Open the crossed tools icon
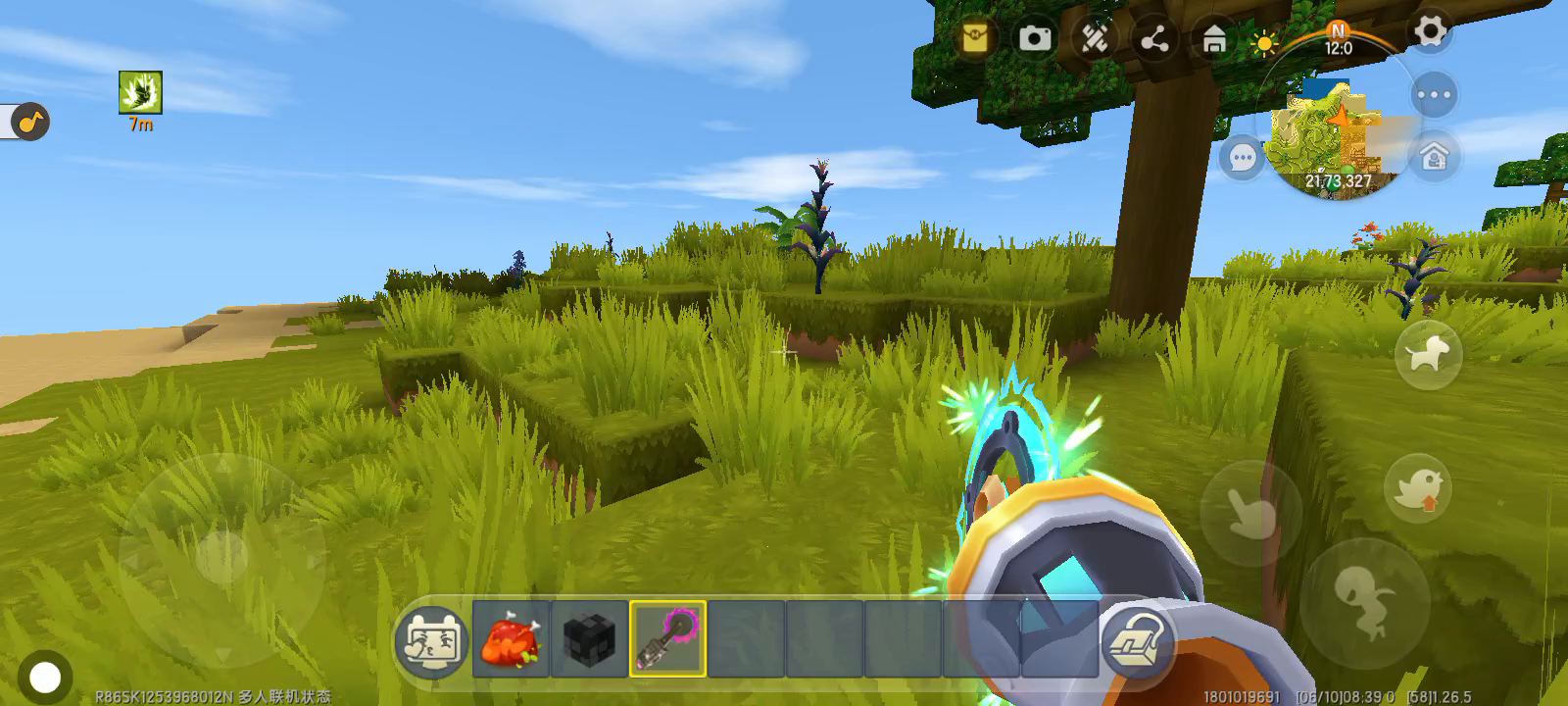 1095,38
